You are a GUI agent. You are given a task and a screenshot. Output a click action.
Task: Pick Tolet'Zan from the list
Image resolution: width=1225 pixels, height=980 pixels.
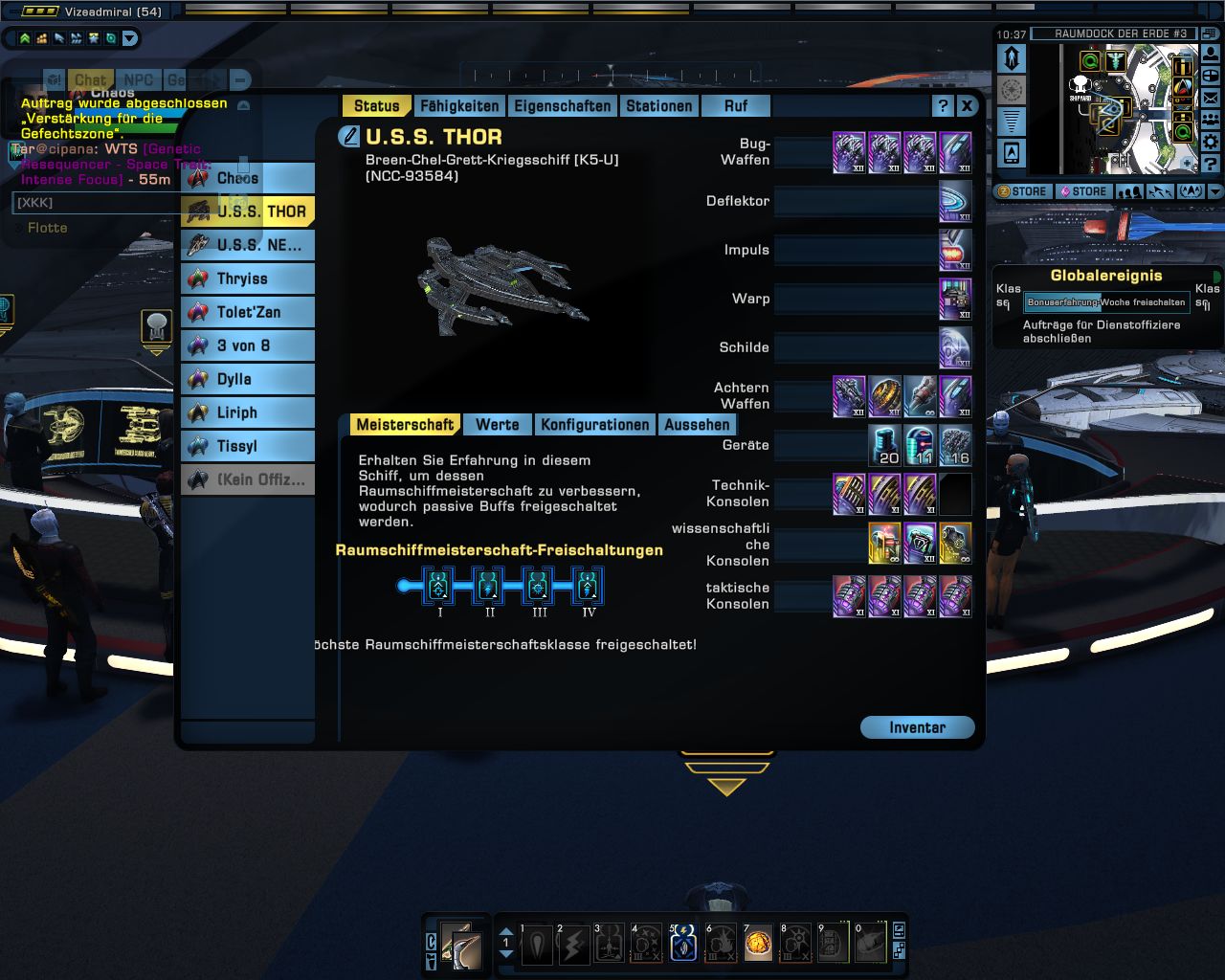tap(248, 312)
